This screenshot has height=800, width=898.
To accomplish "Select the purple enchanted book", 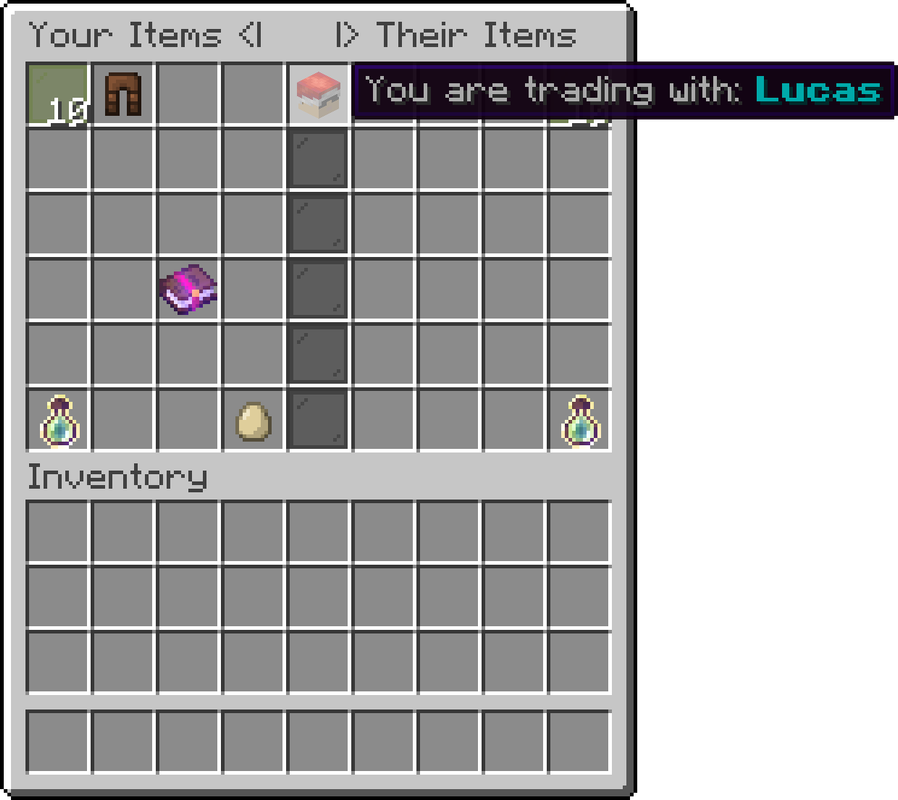I will 188,290.
